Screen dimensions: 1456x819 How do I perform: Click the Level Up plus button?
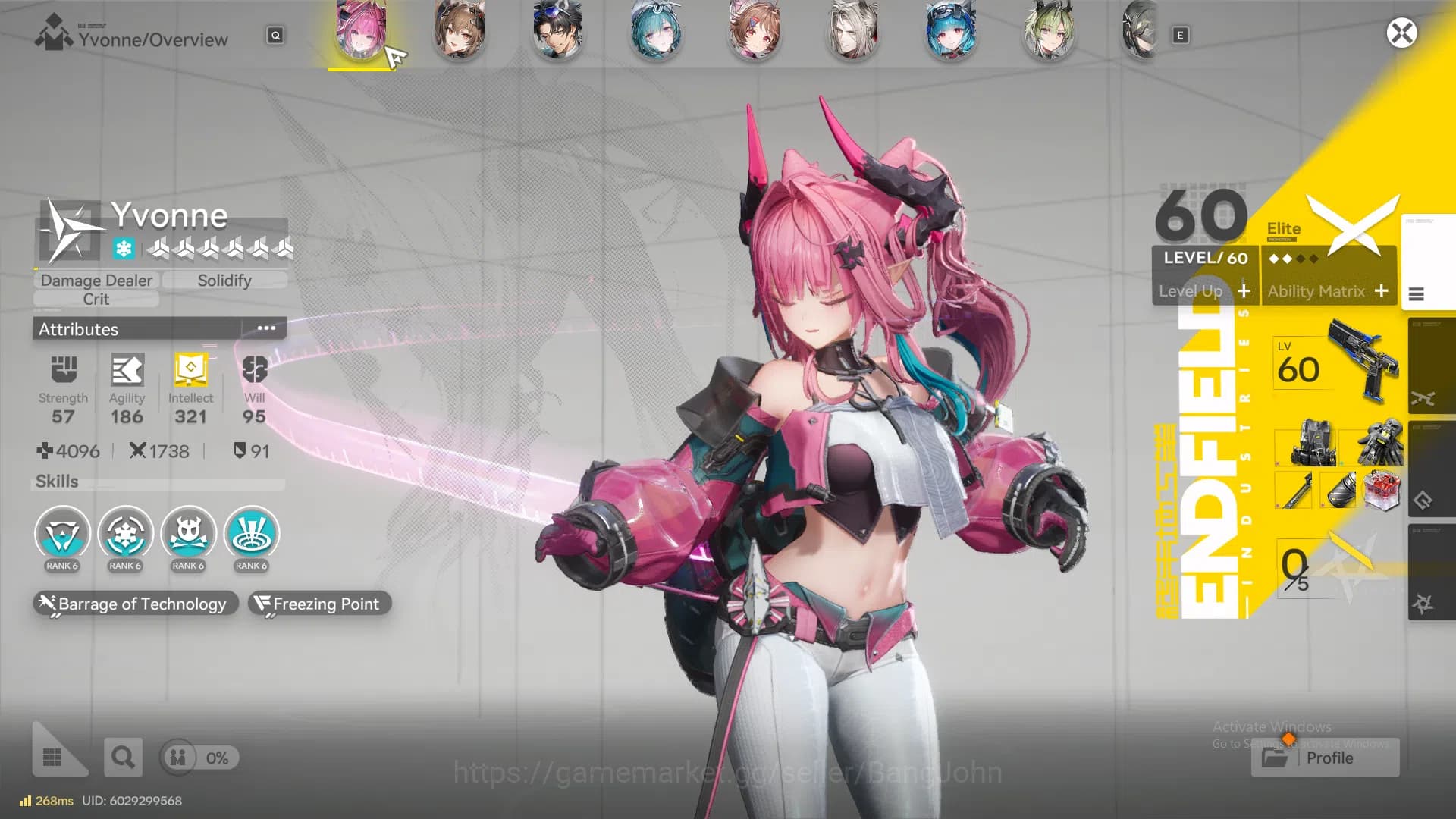coord(1246,291)
